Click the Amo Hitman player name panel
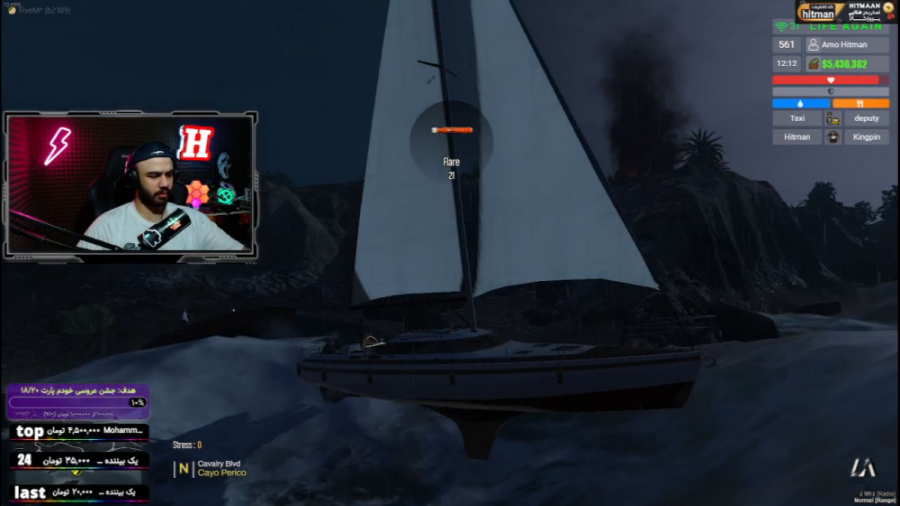The height and width of the screenshot is (506, 900). 846,45
